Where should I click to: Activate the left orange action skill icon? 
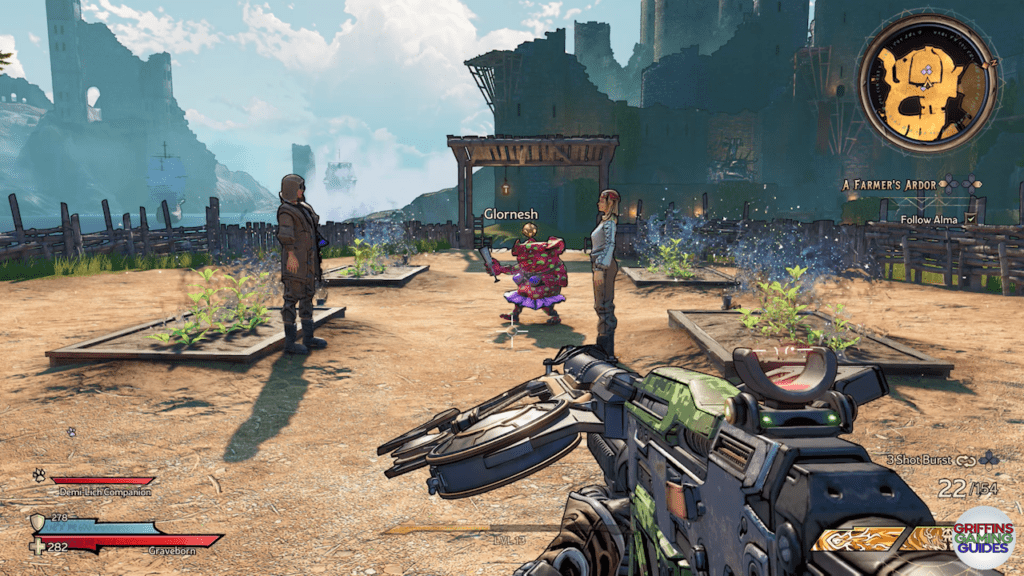[x=858, y=539]
